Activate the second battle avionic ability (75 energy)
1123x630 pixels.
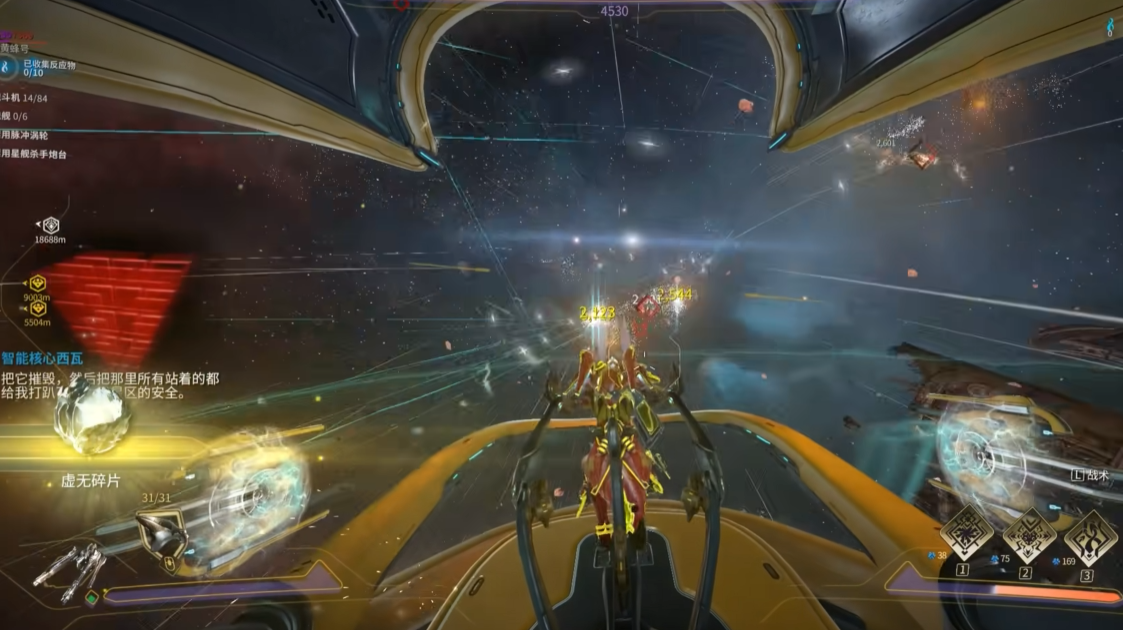(x=1028, y=535)
